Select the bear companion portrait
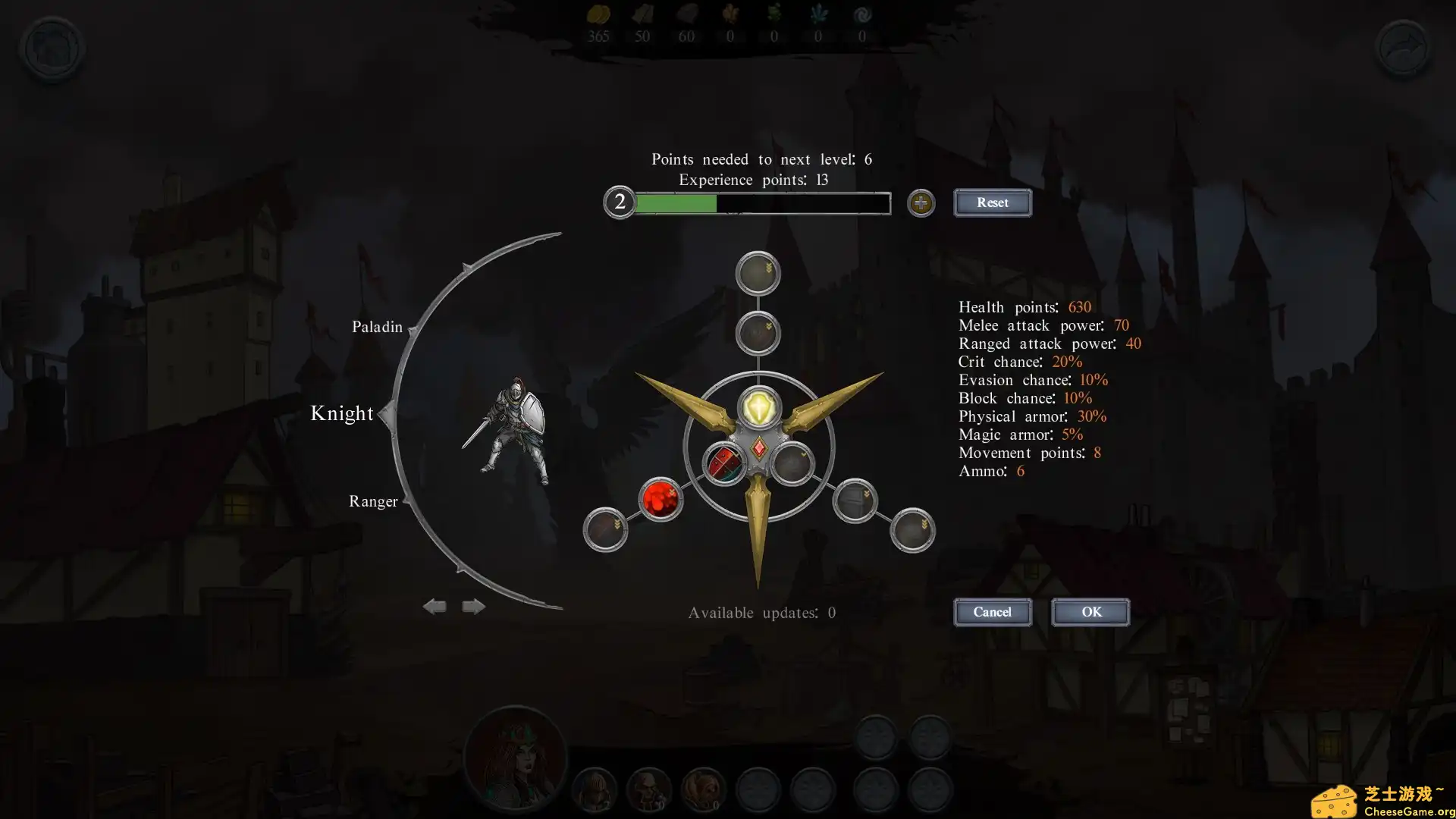1456x819 pixels. [x=702, y=790]
